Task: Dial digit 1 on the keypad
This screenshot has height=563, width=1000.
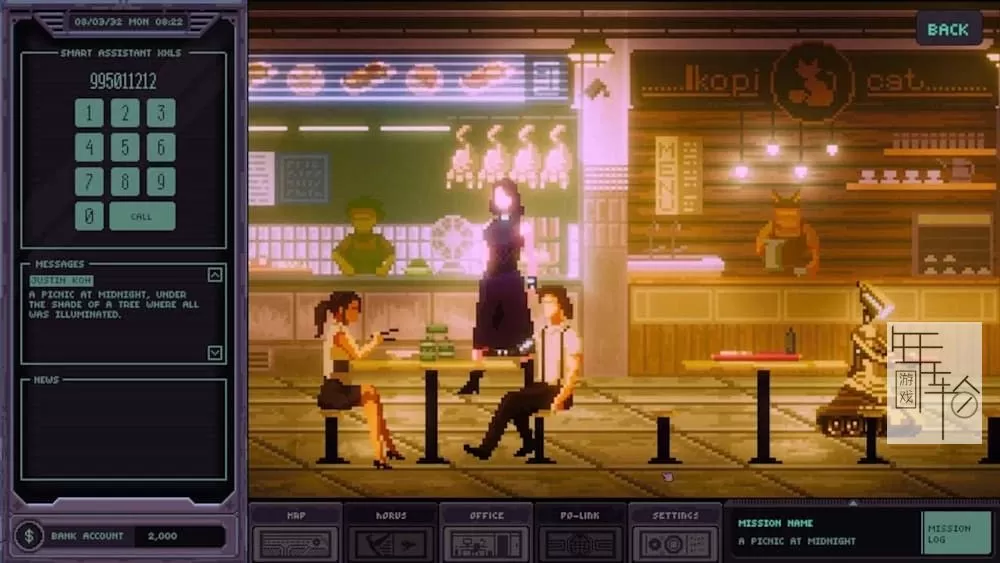Action: click(89, 113)
